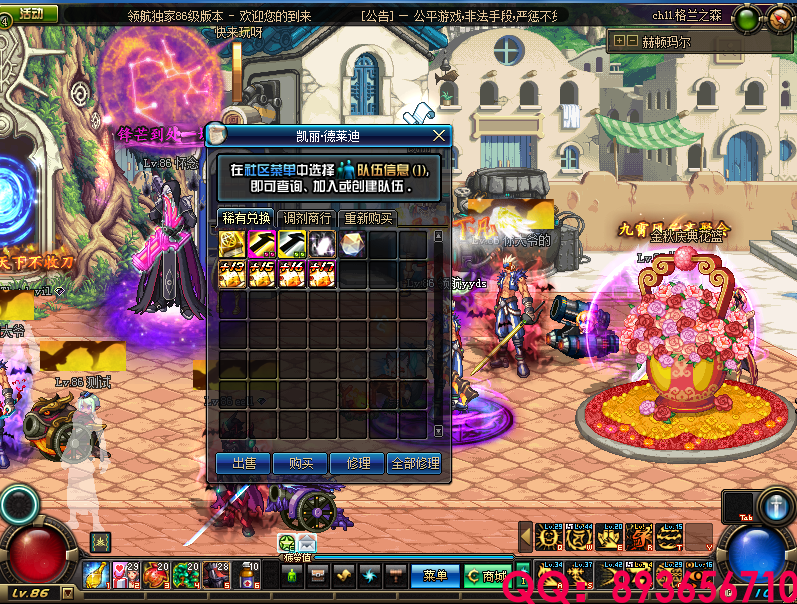
Task: Activate the 全部修理 repair-all button
Action: 415,463
